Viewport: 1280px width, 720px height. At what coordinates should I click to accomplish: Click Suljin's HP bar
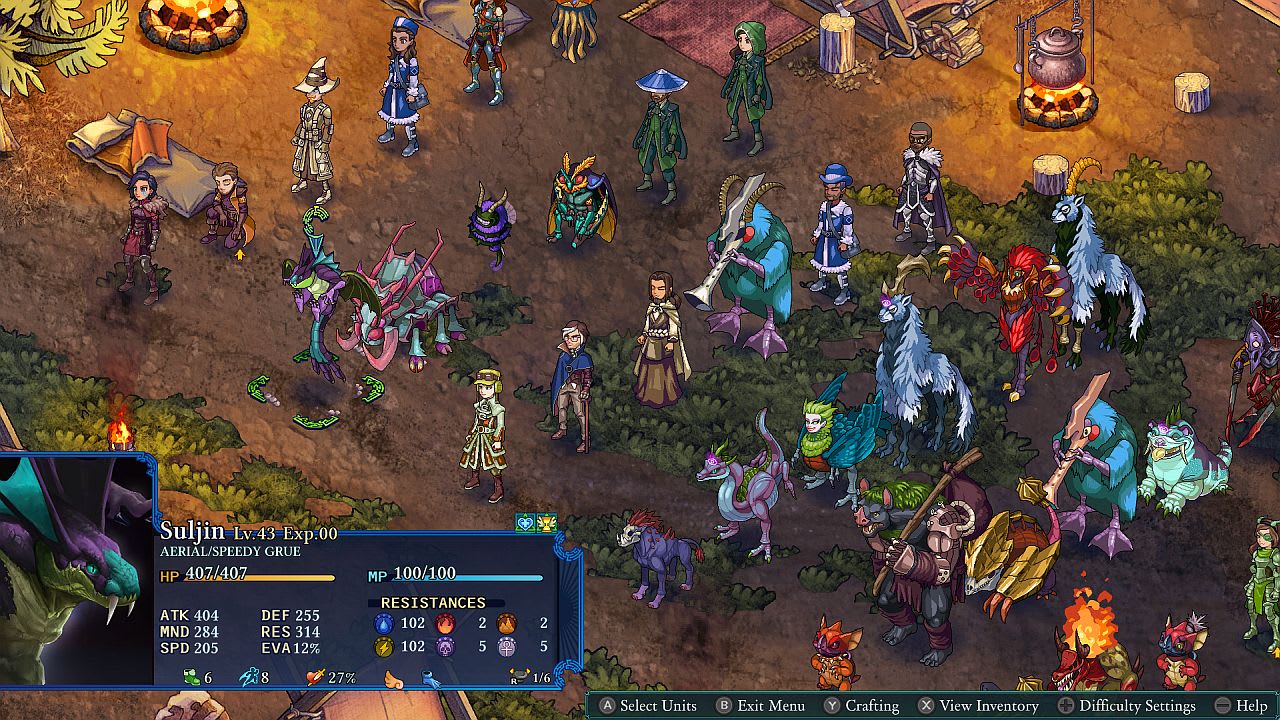click(x=260, y=577)
